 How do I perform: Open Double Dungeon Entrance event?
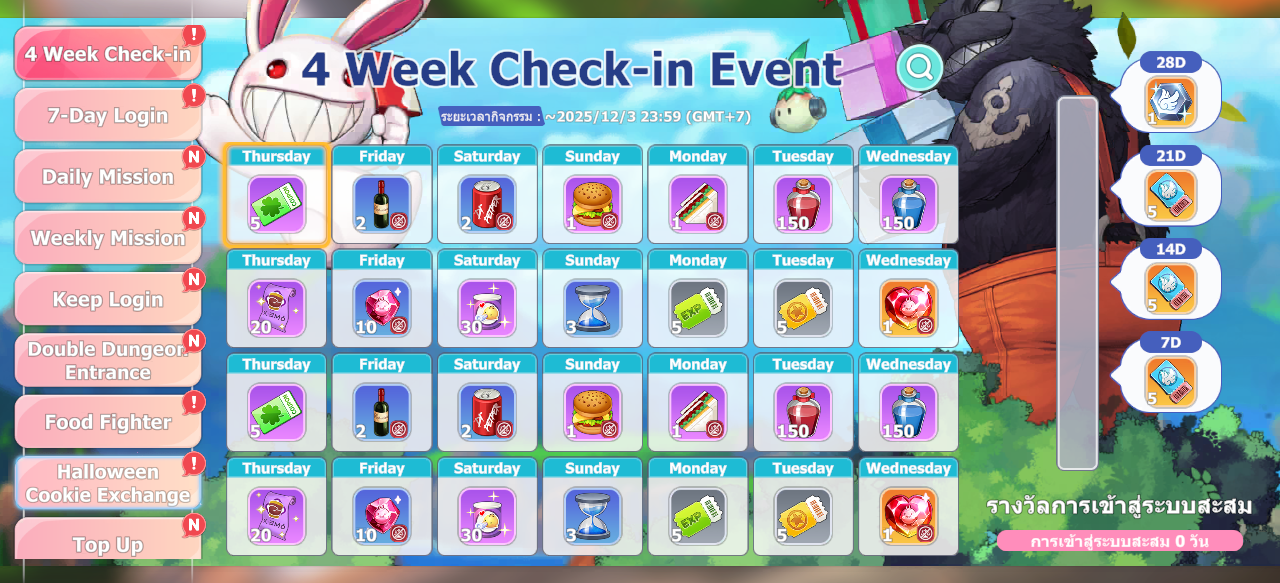[108, 360]
